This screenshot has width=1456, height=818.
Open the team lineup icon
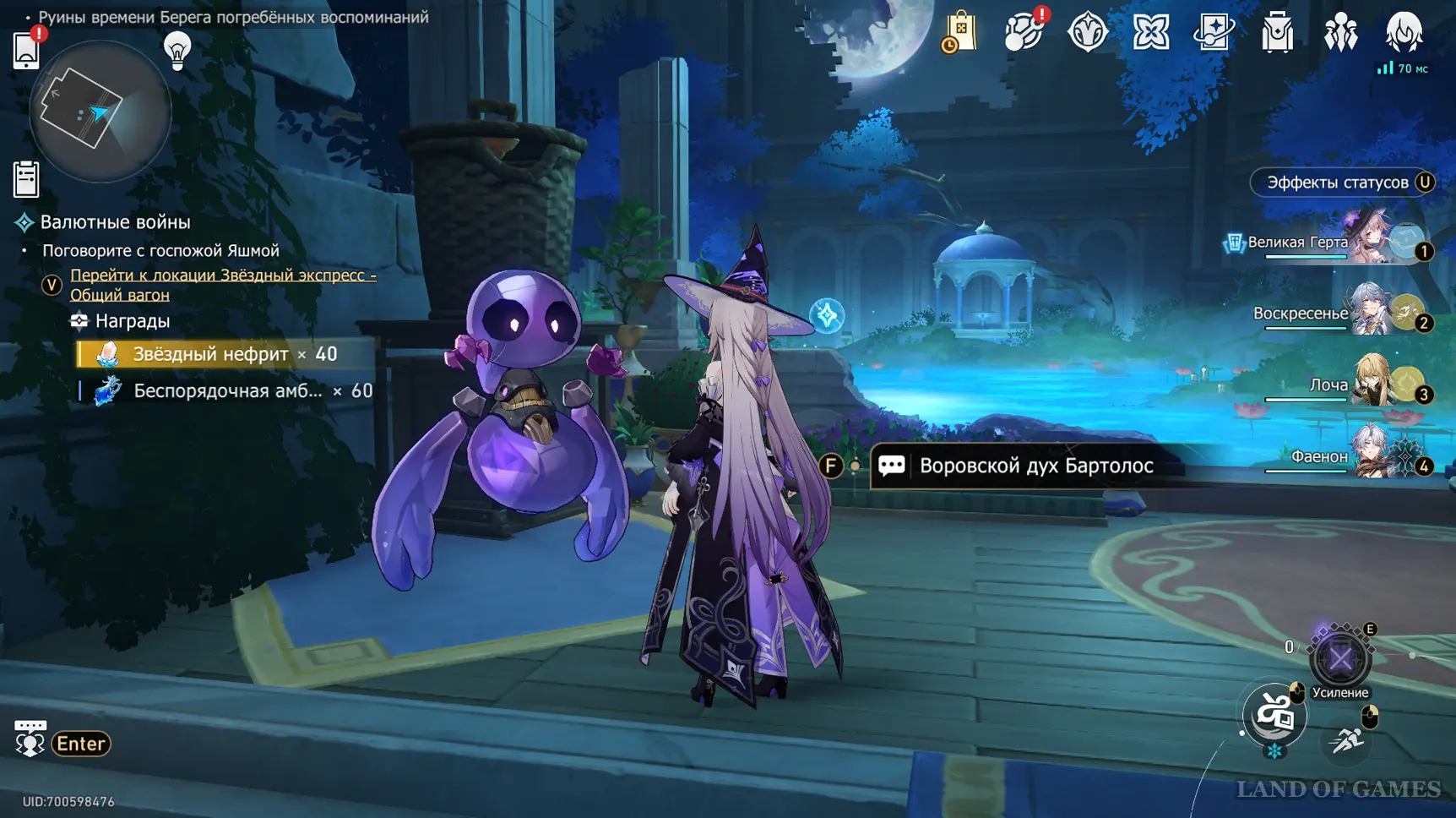(1340, 33)
